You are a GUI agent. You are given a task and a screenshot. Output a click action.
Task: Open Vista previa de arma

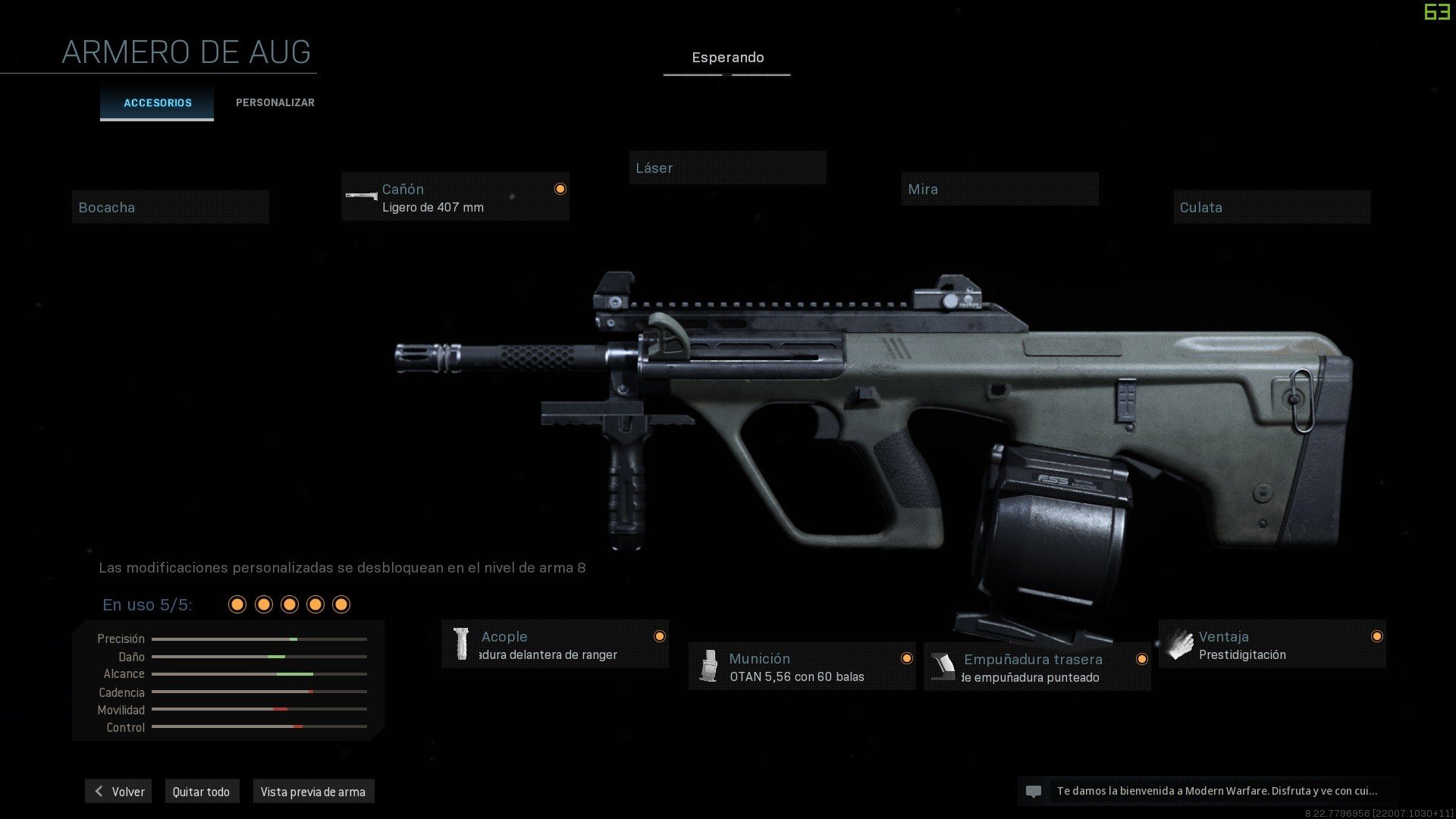point(314,791)
